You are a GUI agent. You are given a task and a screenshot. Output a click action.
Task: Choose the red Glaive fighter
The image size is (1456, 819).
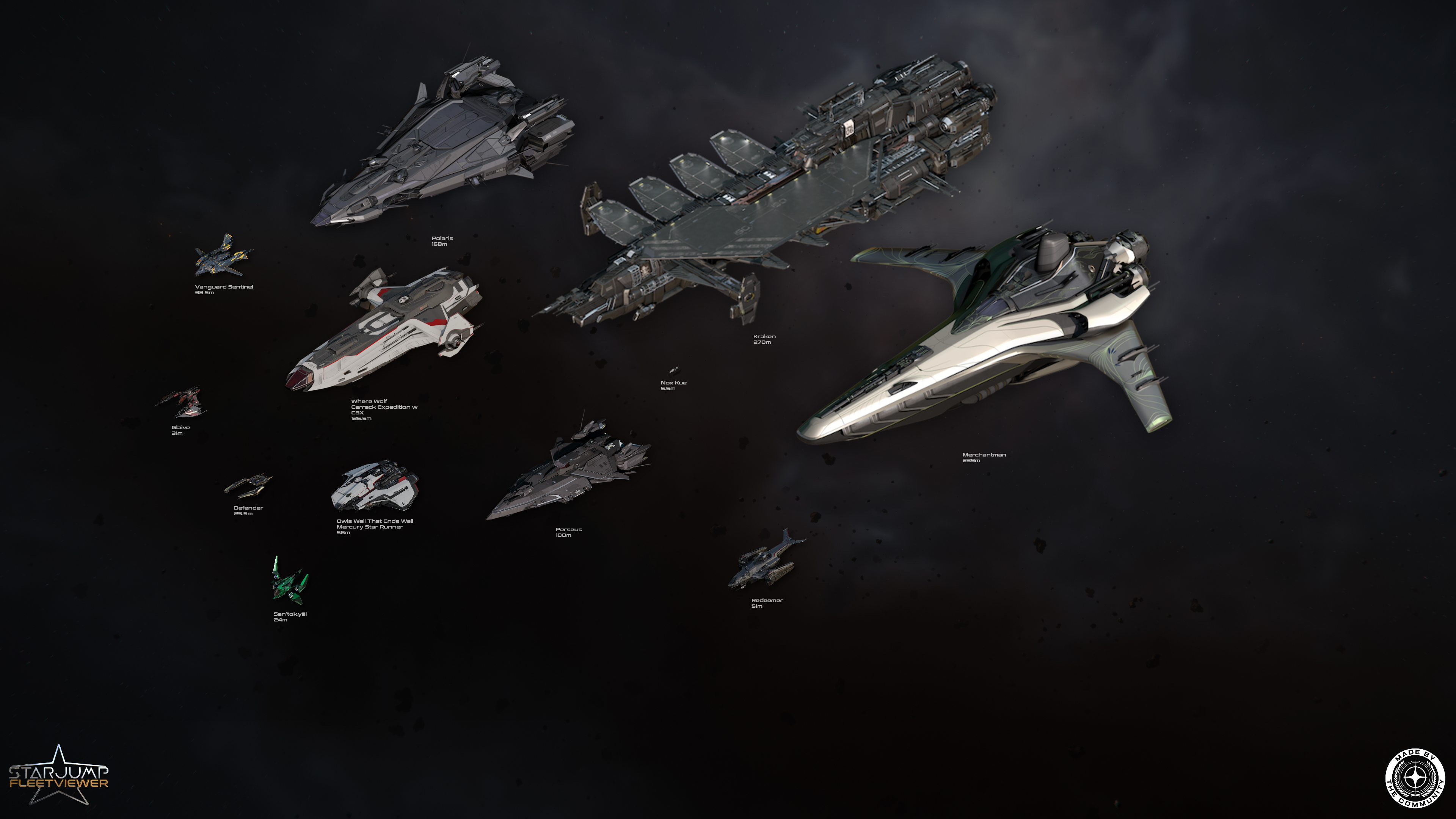(184, 402)
